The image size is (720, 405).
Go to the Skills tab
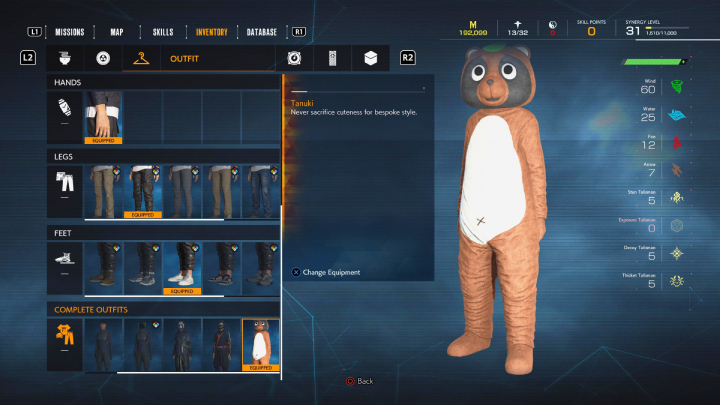tap(162, 32)
